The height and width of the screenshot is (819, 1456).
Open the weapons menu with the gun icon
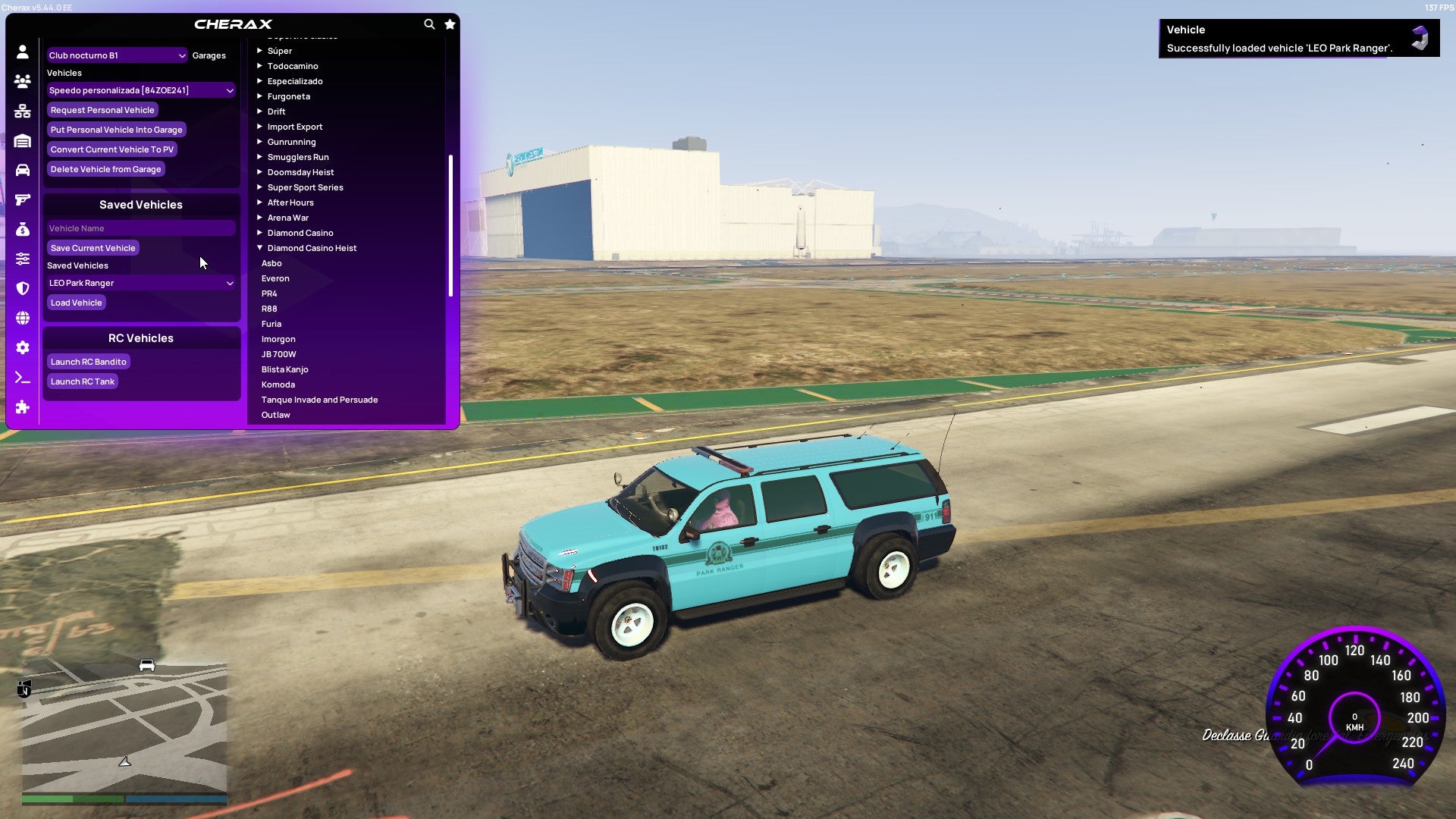(23, 199)
